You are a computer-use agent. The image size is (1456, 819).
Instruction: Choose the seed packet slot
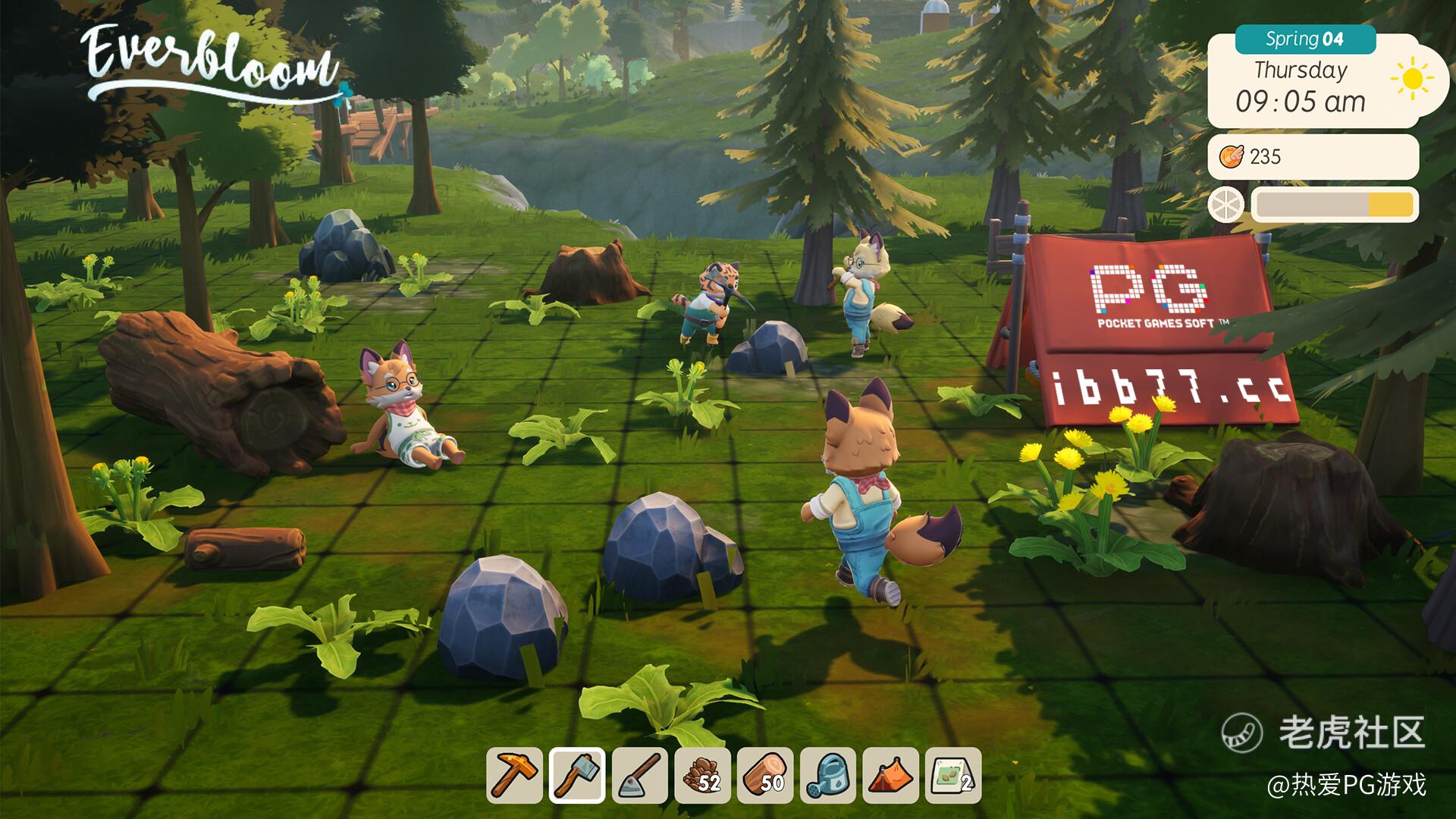[x=953, y=775]
